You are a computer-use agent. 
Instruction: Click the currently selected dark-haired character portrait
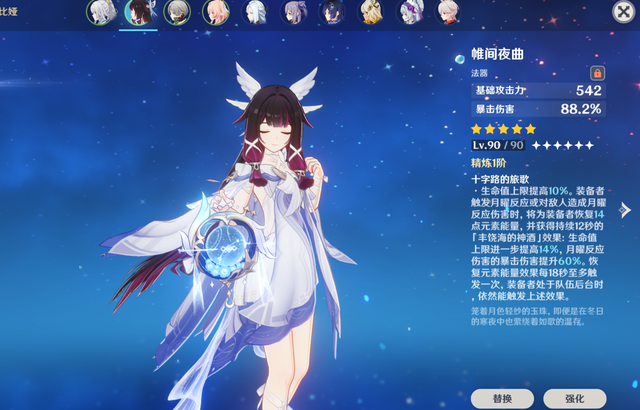138,12
